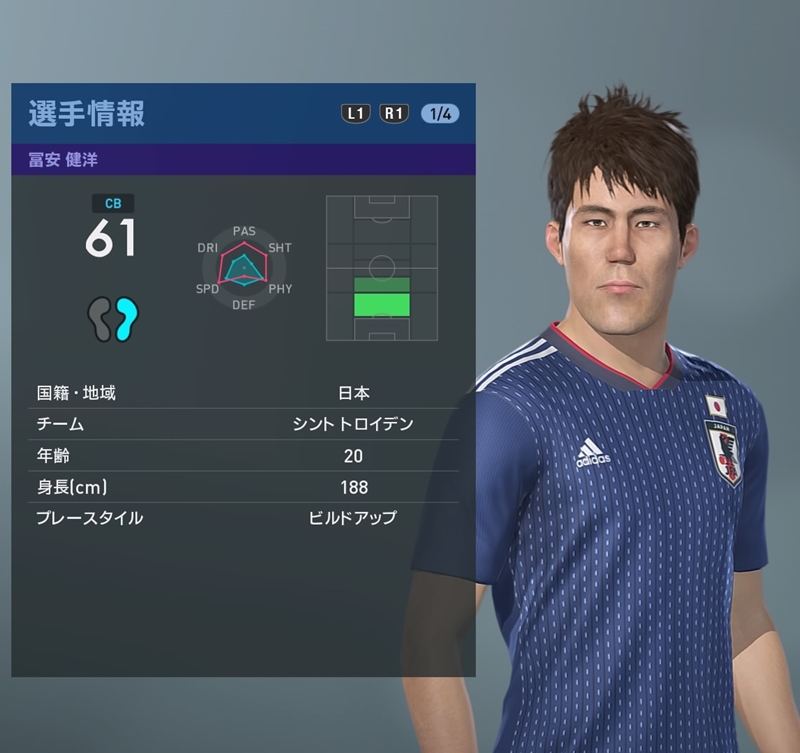Image resolution: width=800 pixels, height=753 pixels.
Task: Select the 1/4 page indicator
Action: click(440, 113)
